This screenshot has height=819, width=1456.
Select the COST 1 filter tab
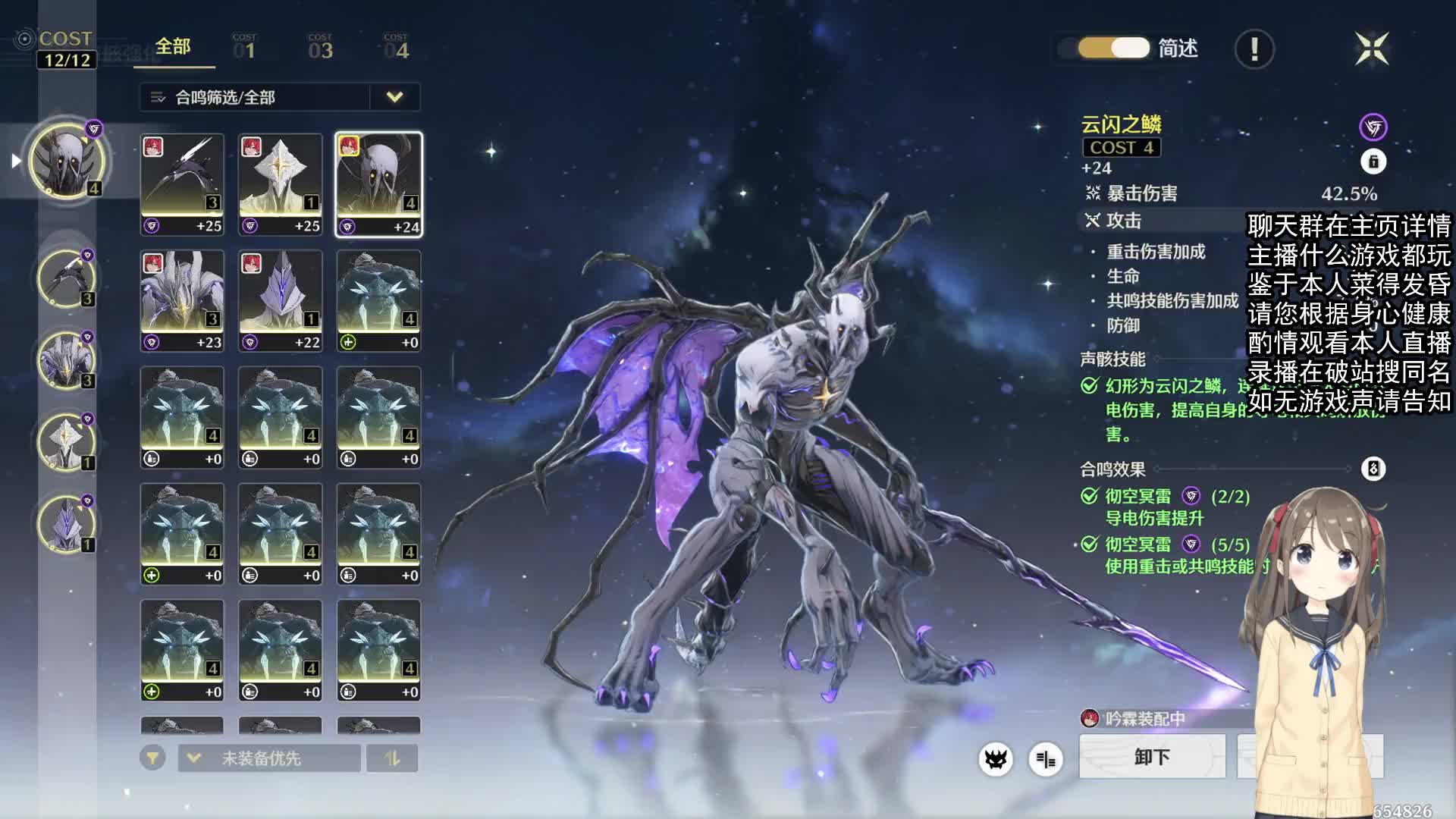(x=244, y=48)
